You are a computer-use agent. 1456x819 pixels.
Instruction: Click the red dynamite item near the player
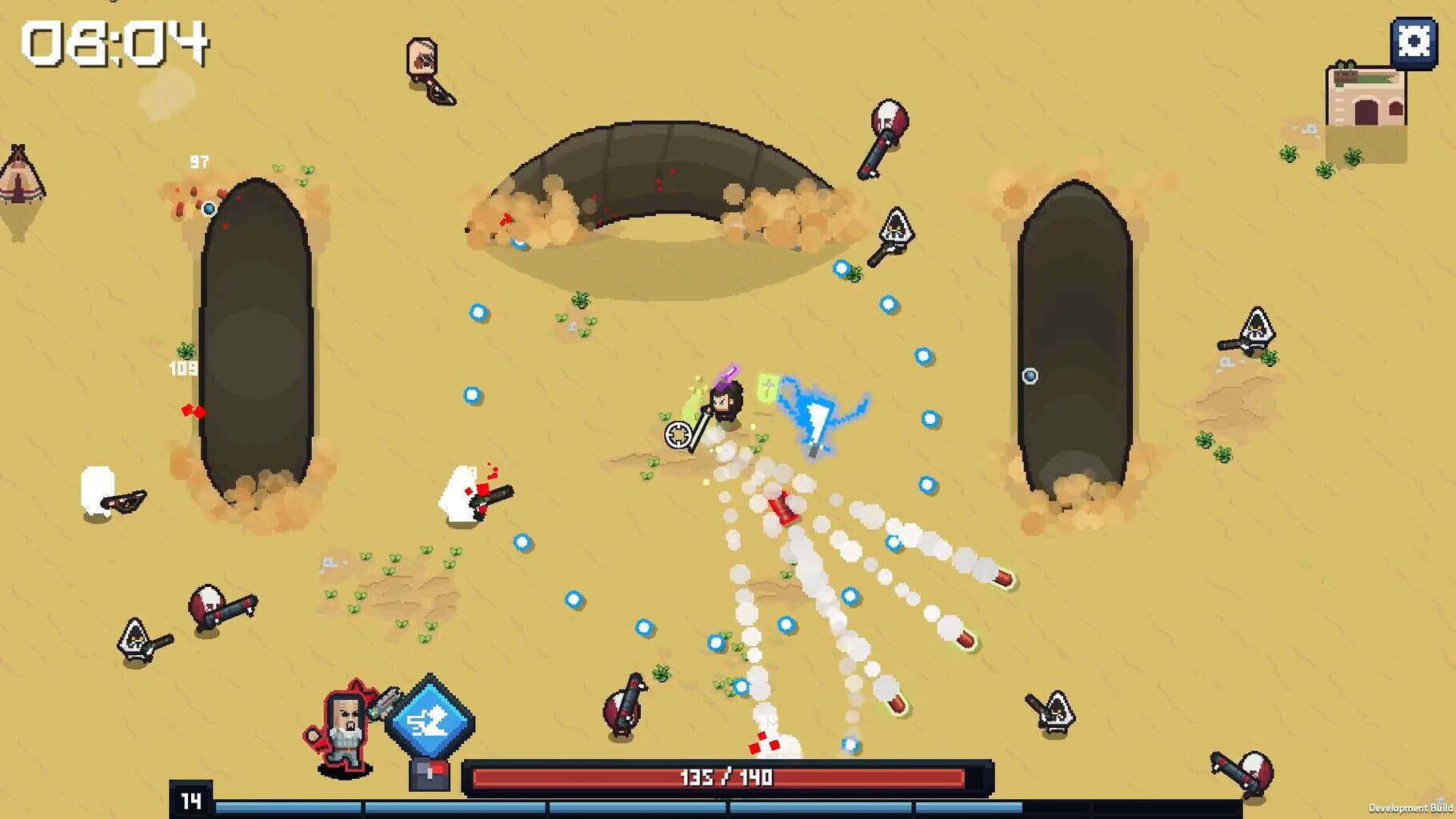(x=782, y=505)
